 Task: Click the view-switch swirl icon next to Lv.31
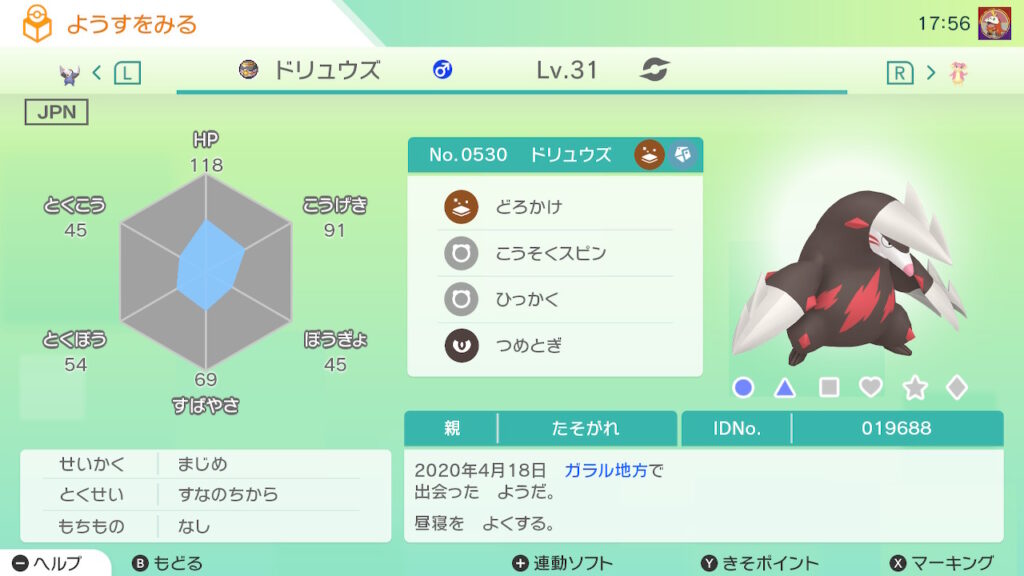coord(655,70)
